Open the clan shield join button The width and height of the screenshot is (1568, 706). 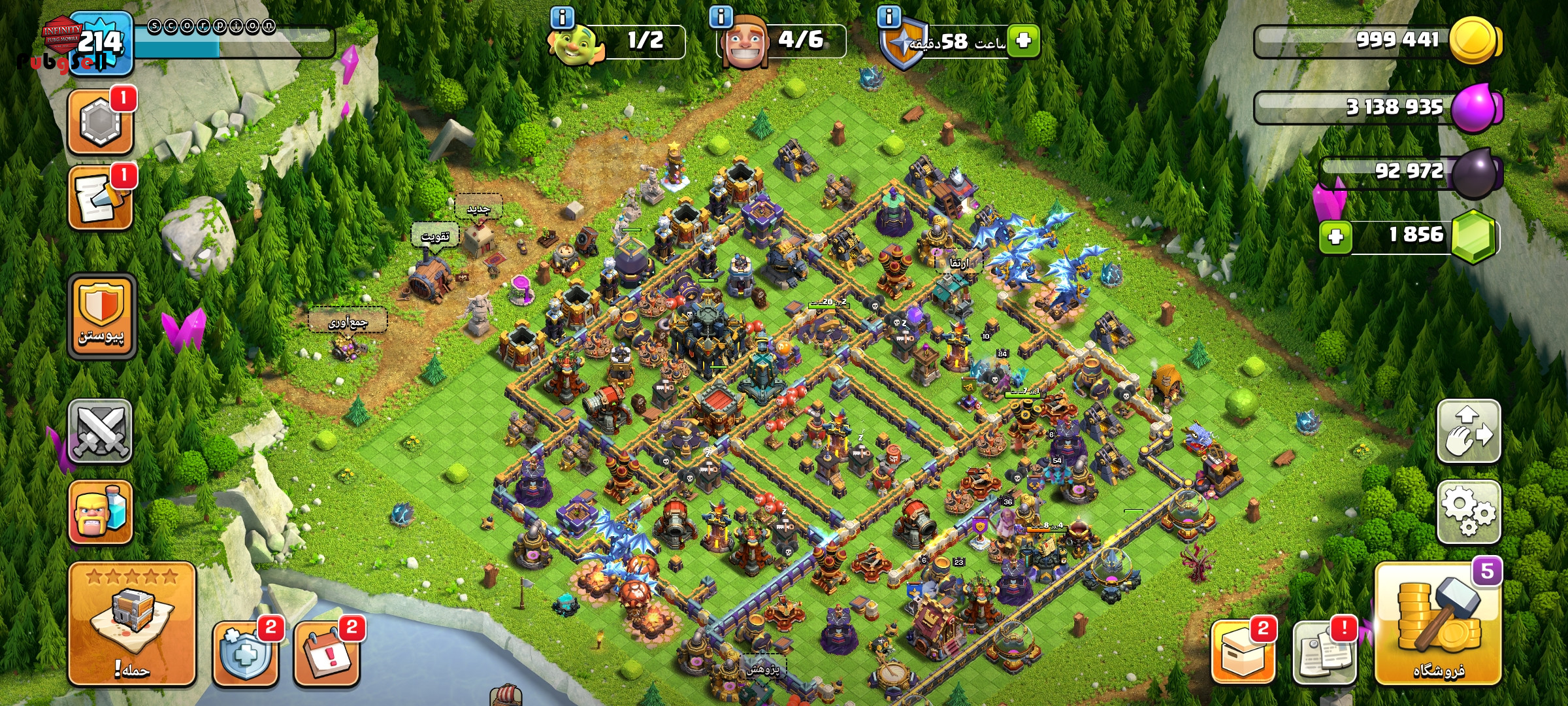pyautogui.click(x=101, y=316)
